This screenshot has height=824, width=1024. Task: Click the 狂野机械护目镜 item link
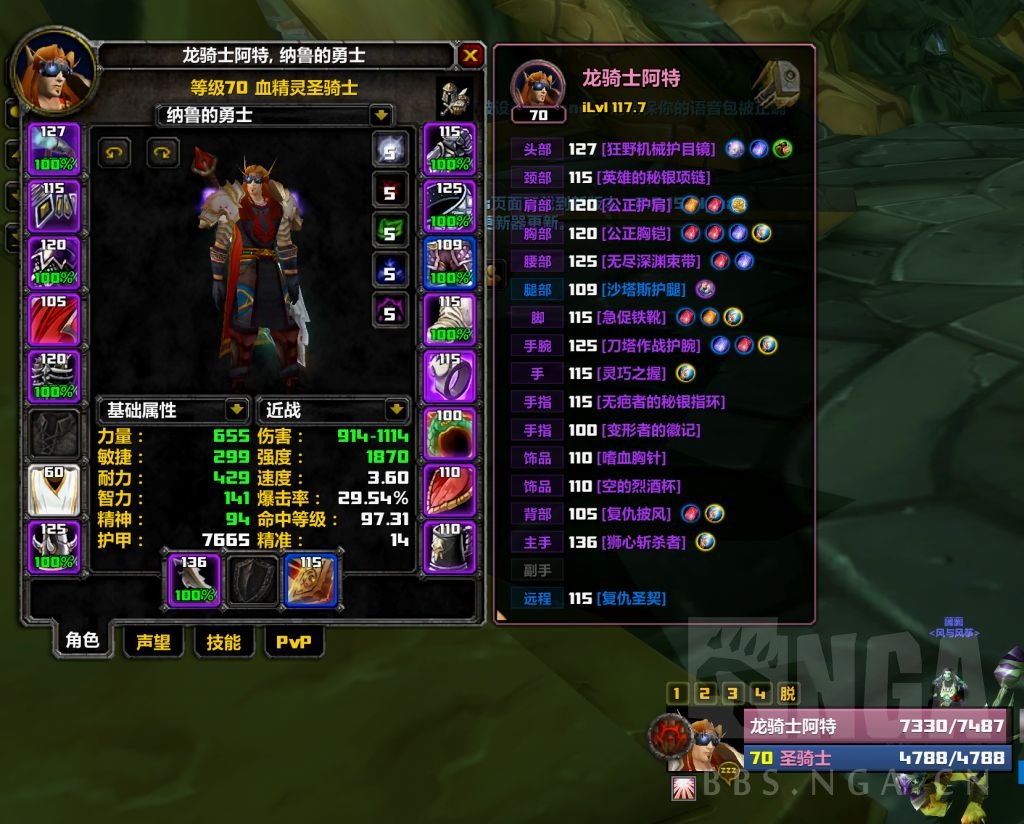657,150
